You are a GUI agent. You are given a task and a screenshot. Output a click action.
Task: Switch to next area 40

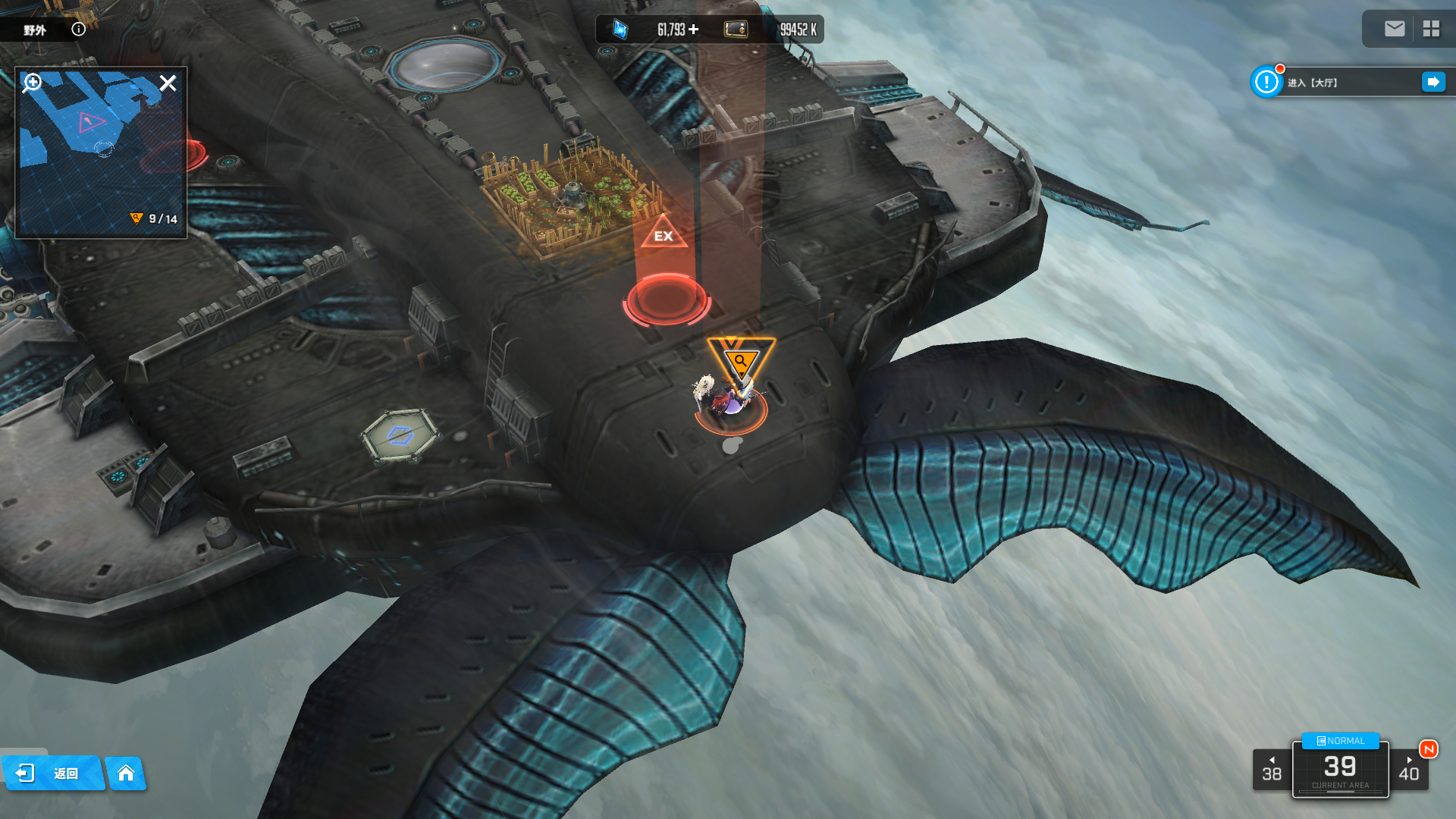(x=1409, y=770)
